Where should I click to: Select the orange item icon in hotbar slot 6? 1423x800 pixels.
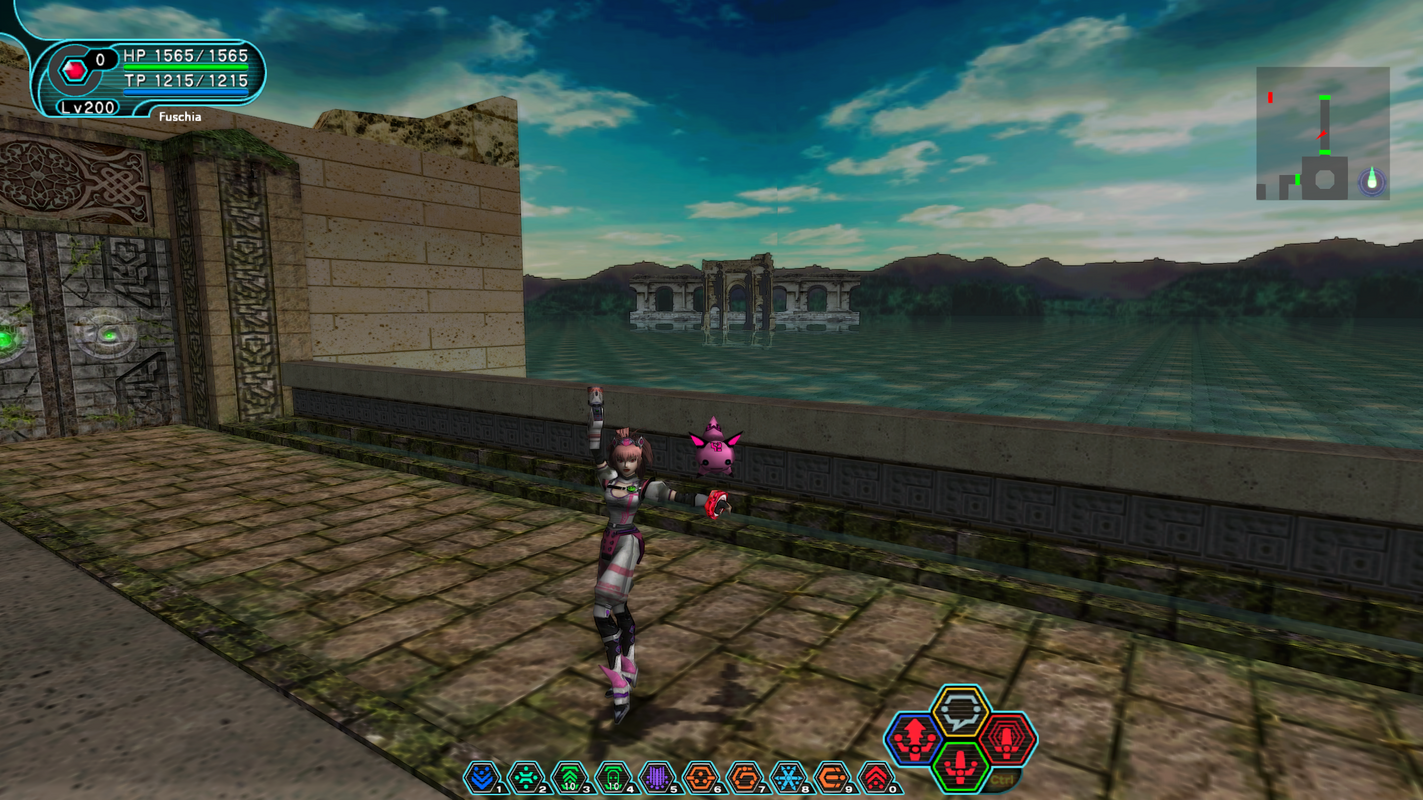(x=701, y=775)
